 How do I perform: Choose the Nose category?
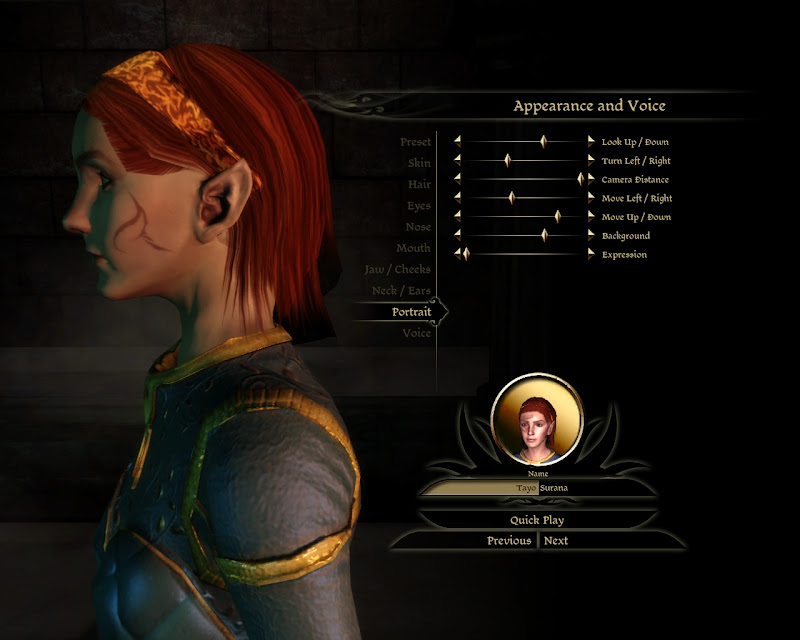tap(418, 227)
